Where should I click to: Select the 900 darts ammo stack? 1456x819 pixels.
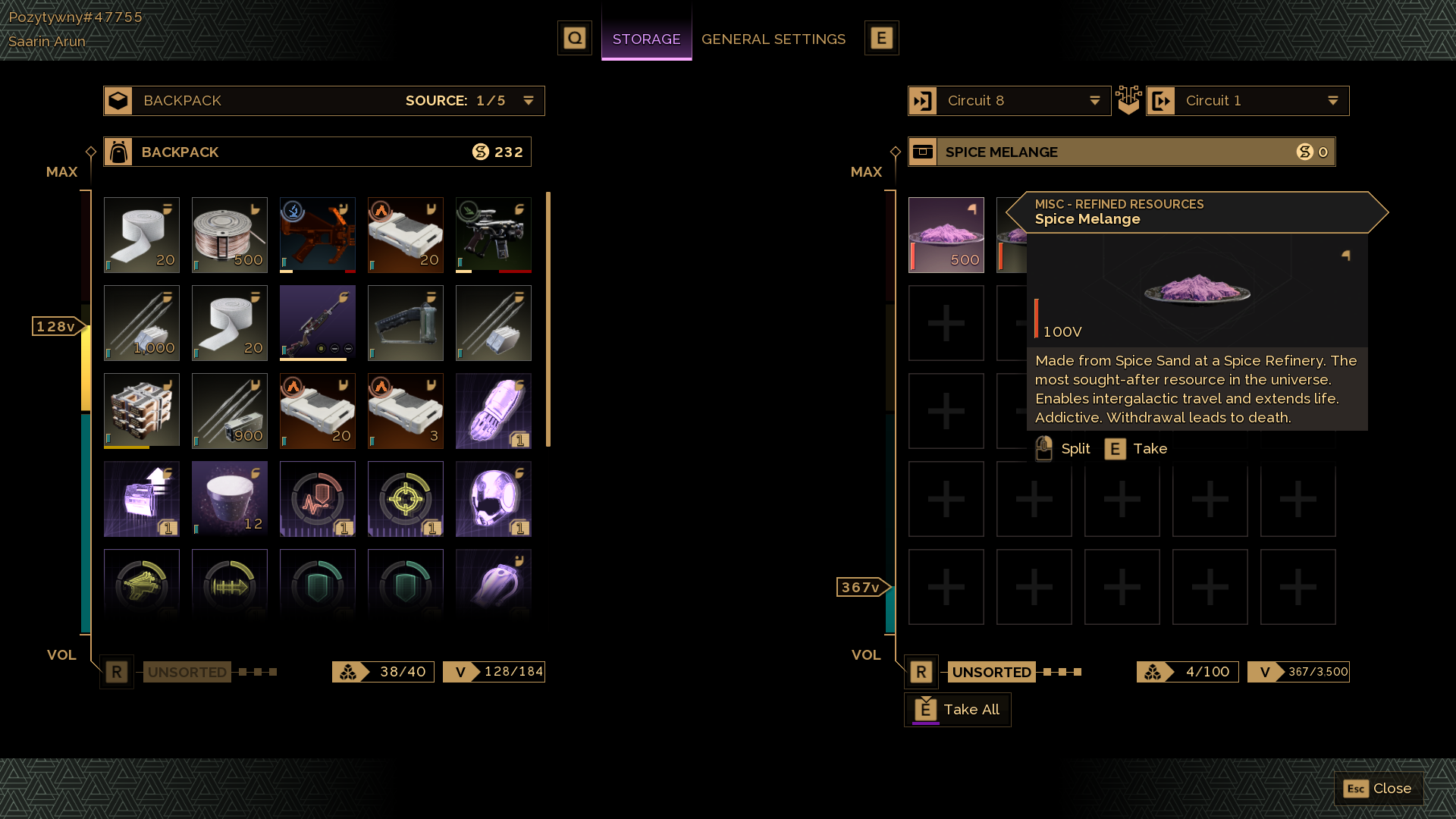pos(229,411)
